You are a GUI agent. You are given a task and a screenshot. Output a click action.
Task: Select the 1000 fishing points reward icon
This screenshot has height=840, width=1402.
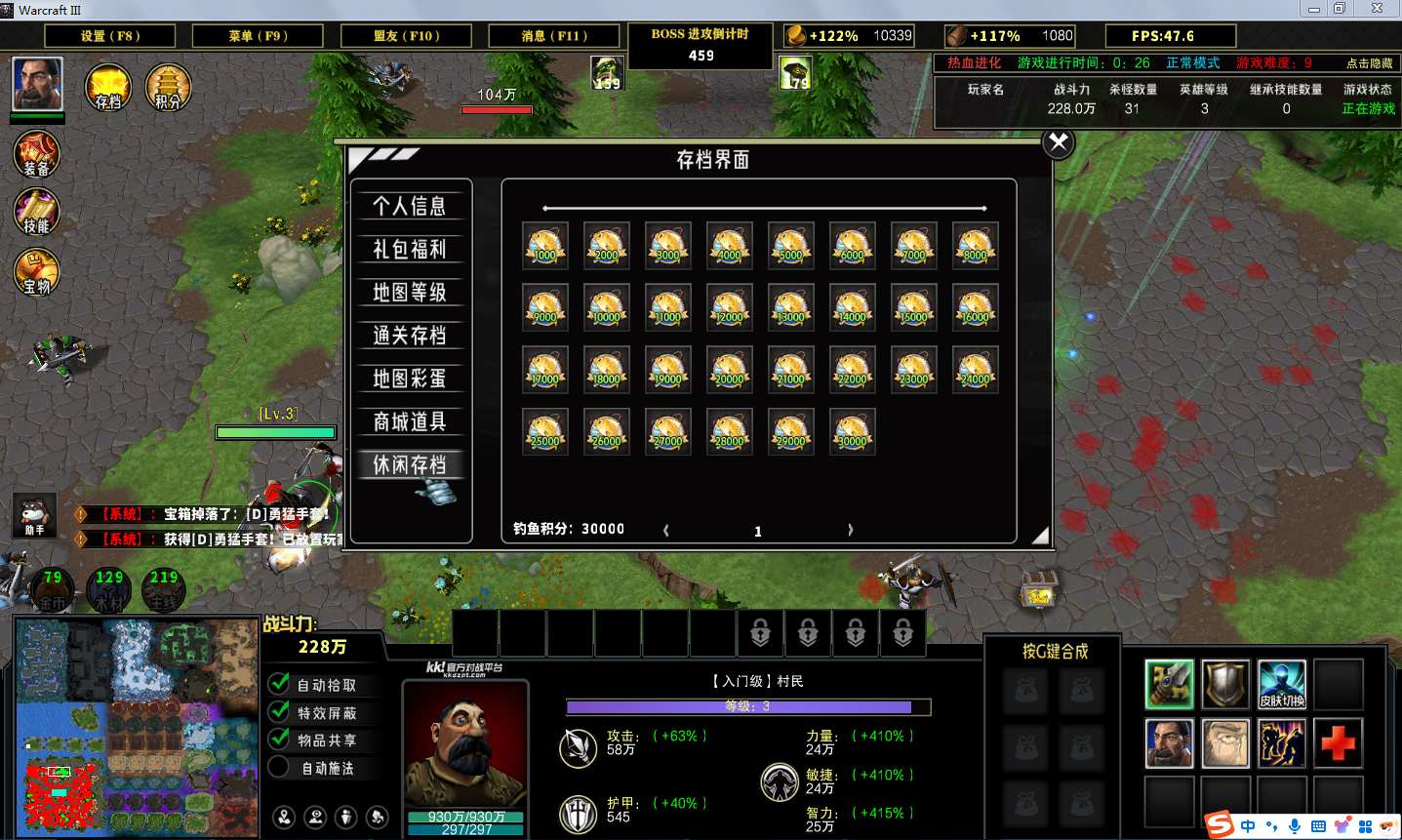tap(544, 246)
